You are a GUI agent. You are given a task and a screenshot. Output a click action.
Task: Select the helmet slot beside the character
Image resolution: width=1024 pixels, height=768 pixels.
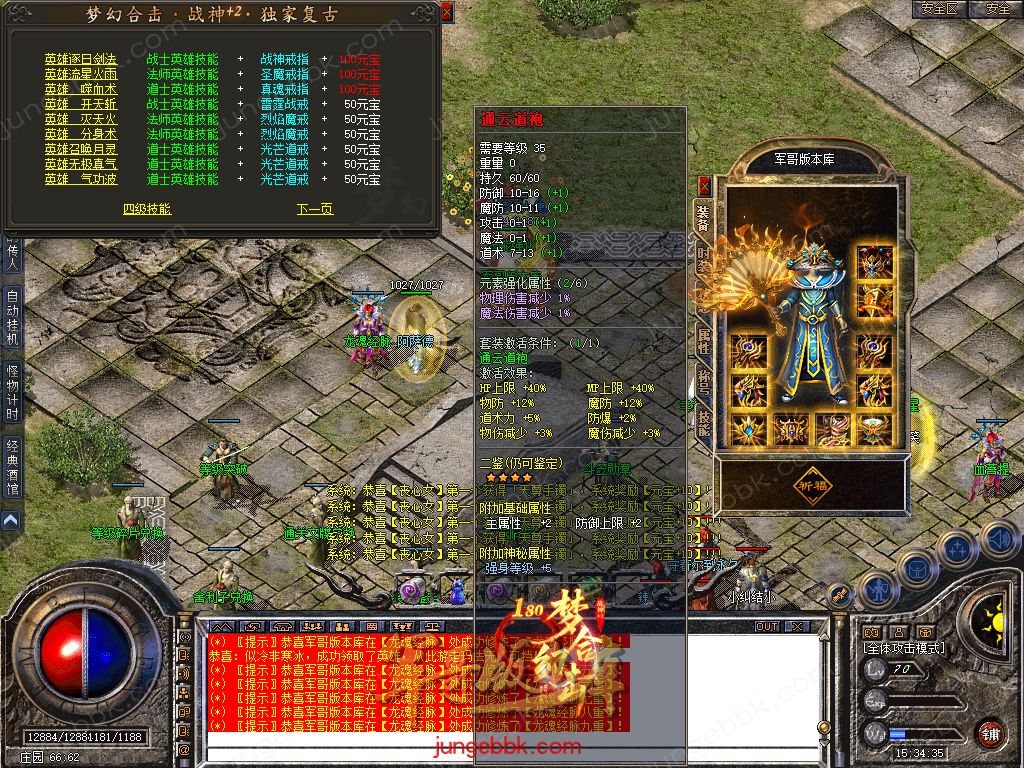tap(875, 260)
